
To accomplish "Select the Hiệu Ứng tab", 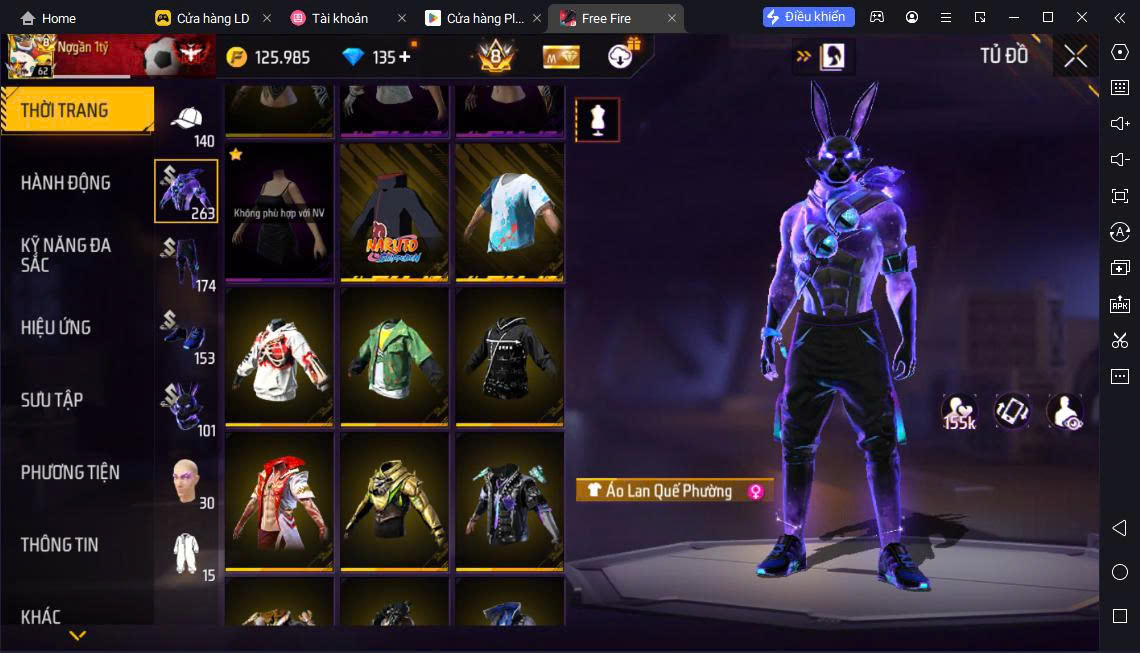I will [x=56, y=327].
